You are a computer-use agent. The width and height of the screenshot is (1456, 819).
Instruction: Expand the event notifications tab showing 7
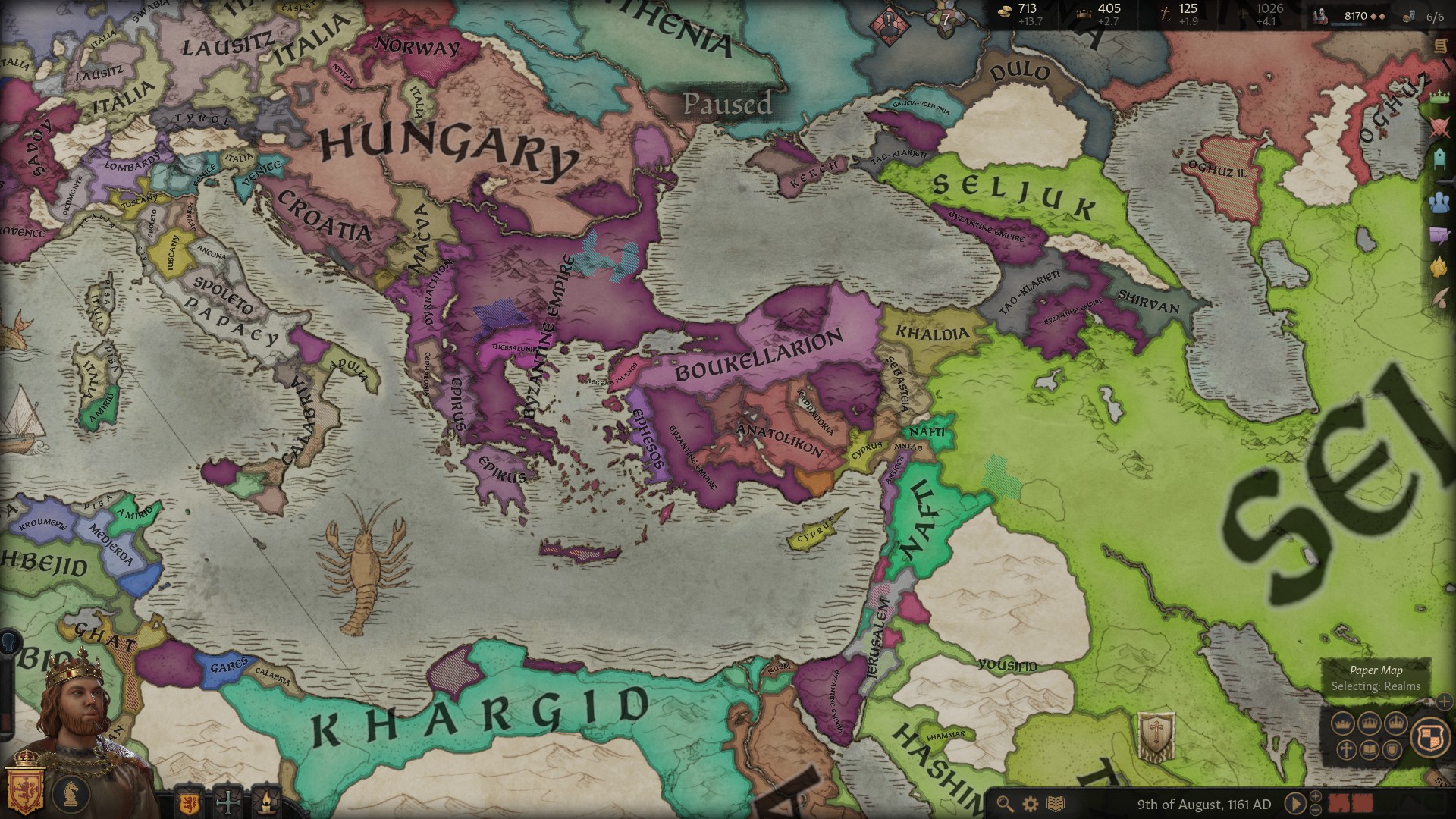[946, 19]
